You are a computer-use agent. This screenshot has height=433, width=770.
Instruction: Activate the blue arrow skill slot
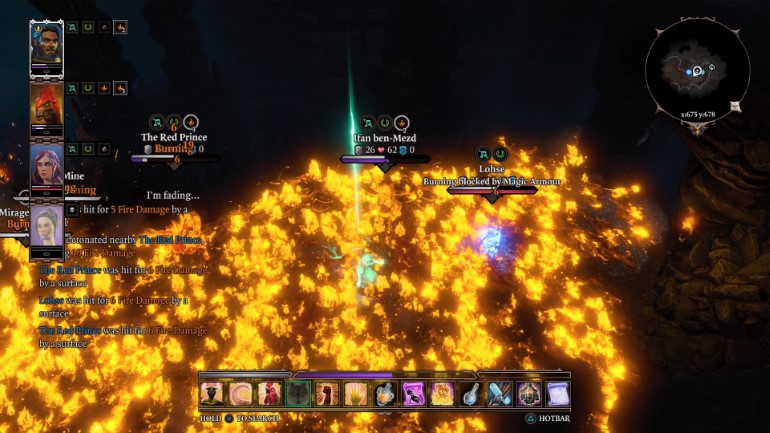[x=500, y=394]
